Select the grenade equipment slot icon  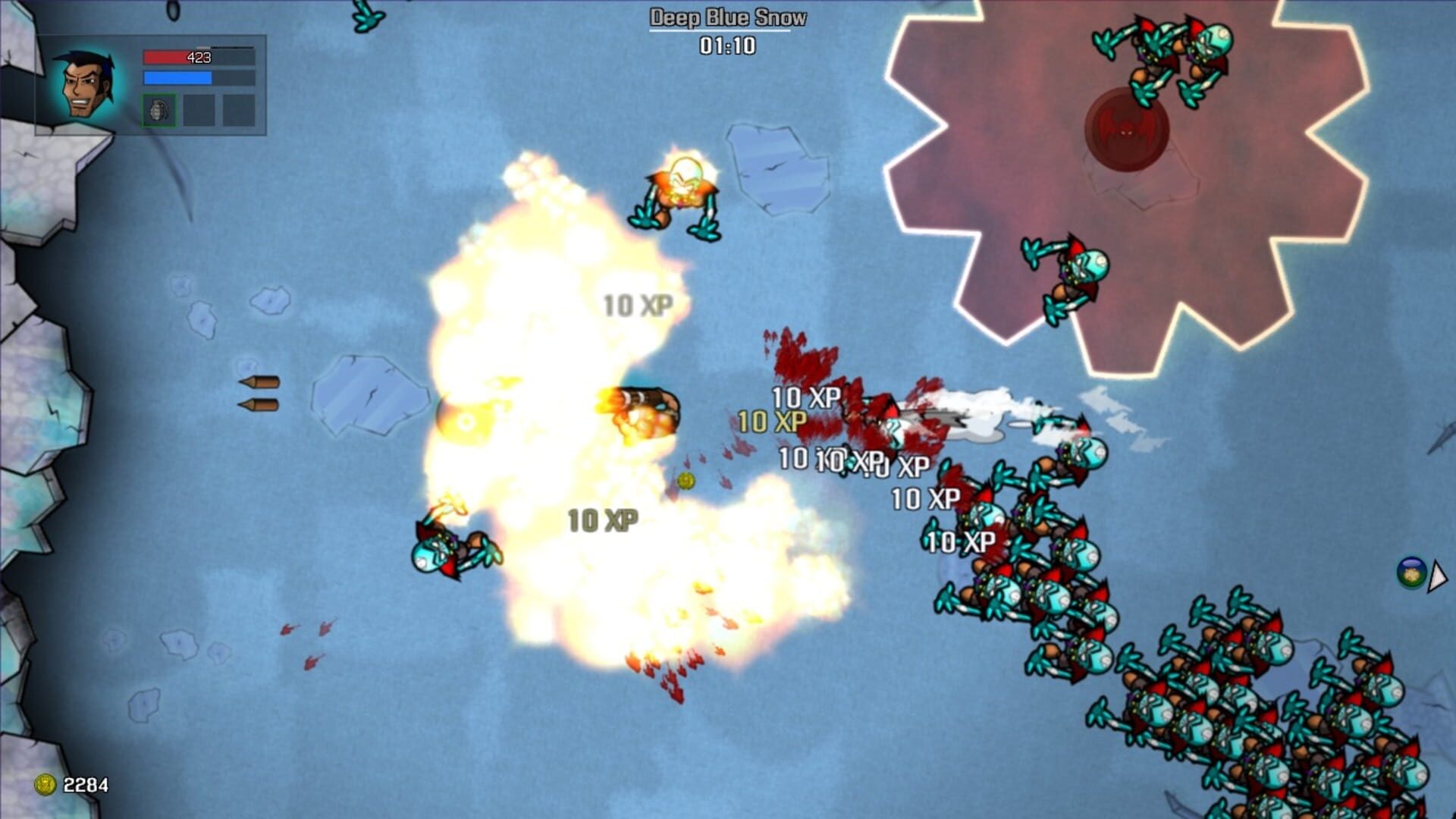[x=159, y=109]
